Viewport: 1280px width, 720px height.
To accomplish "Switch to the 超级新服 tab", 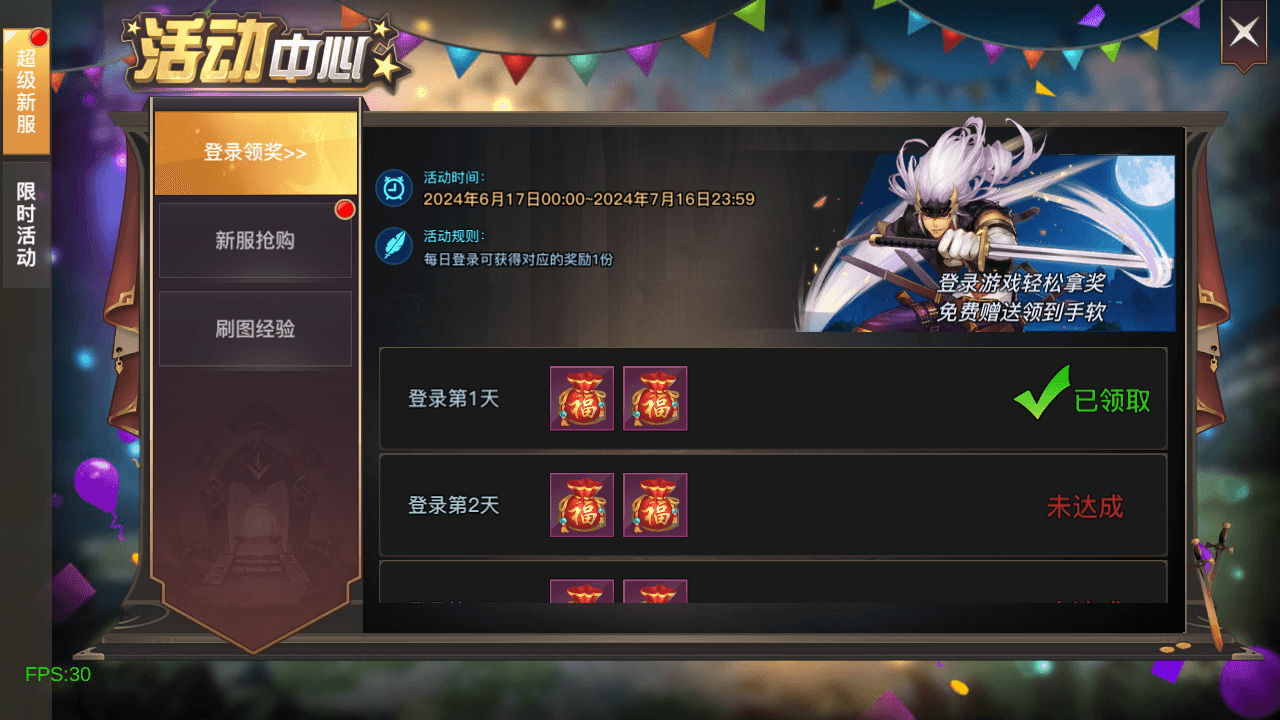I will pos(25,90).
